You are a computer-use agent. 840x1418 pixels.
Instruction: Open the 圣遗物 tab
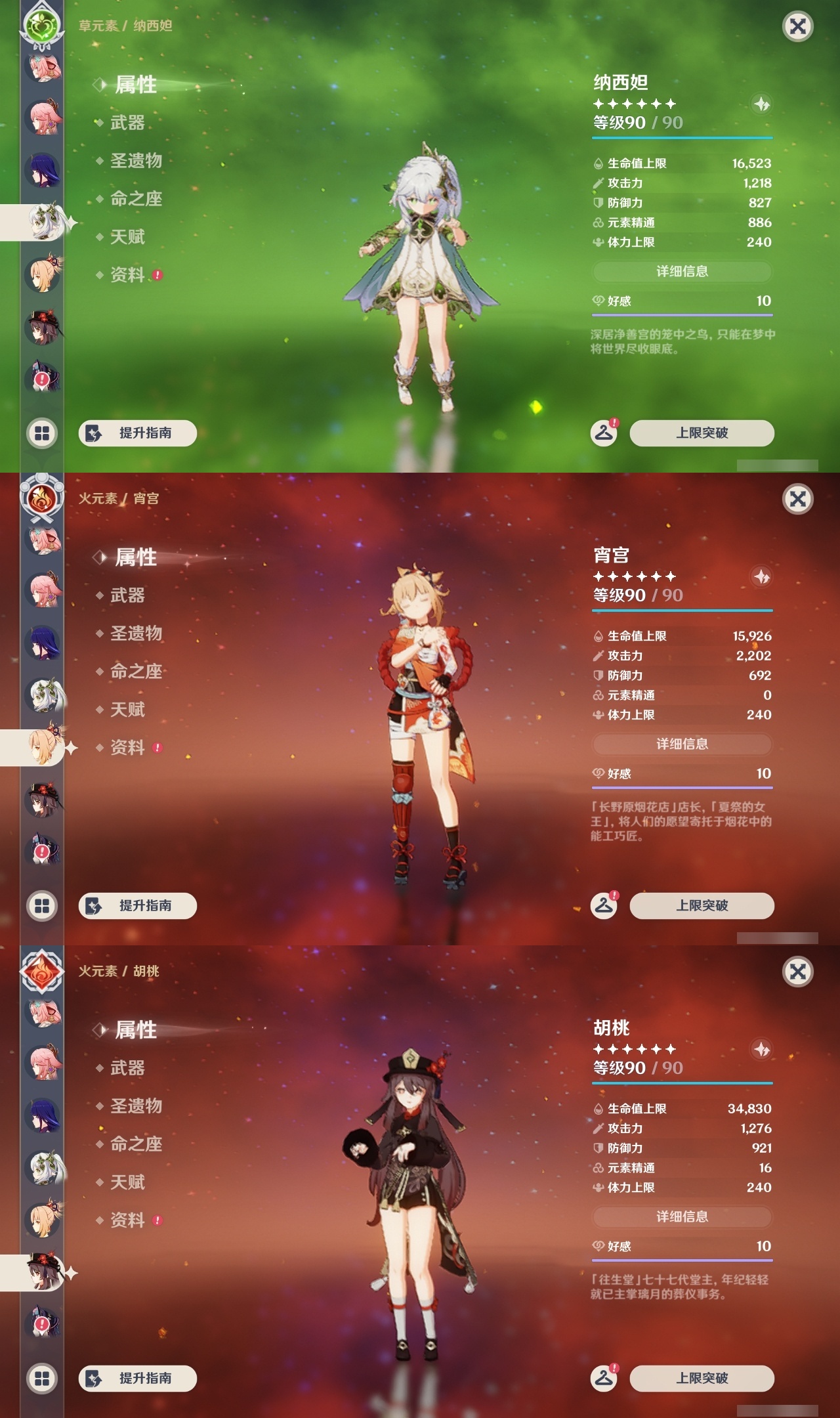point(136,160)
